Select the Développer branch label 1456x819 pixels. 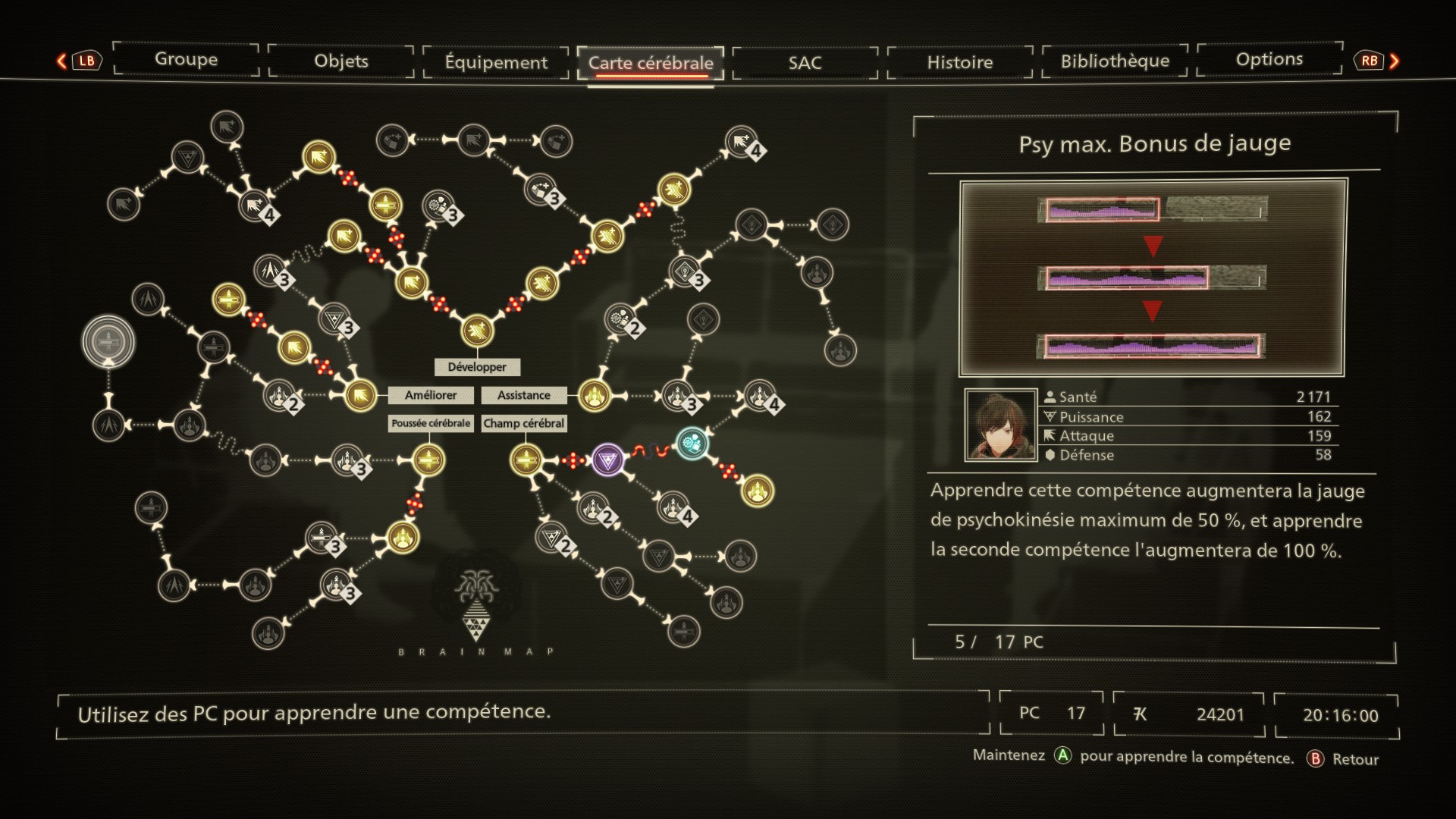coord(477,367)
